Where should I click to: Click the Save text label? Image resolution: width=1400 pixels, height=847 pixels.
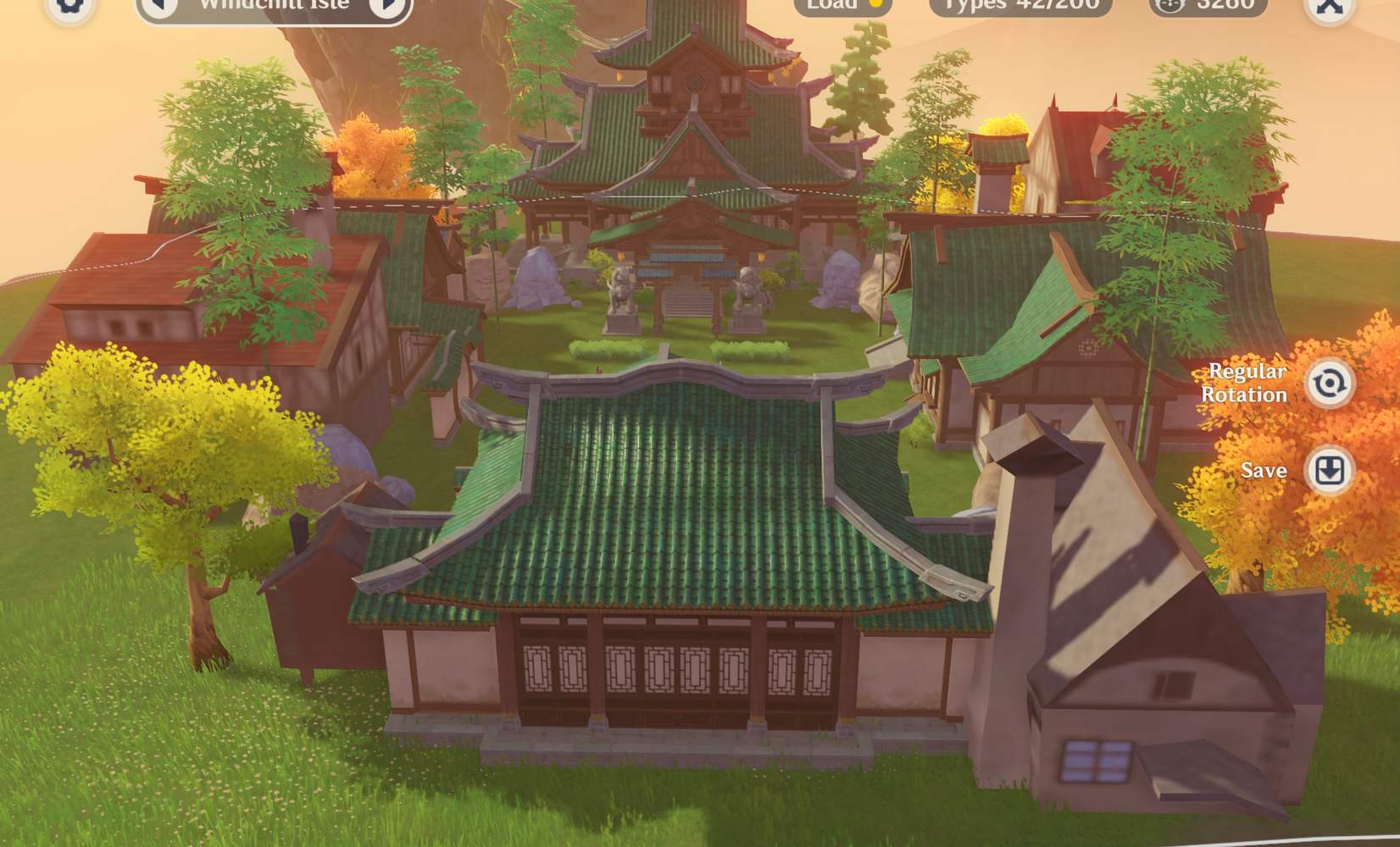(1264, 470)
